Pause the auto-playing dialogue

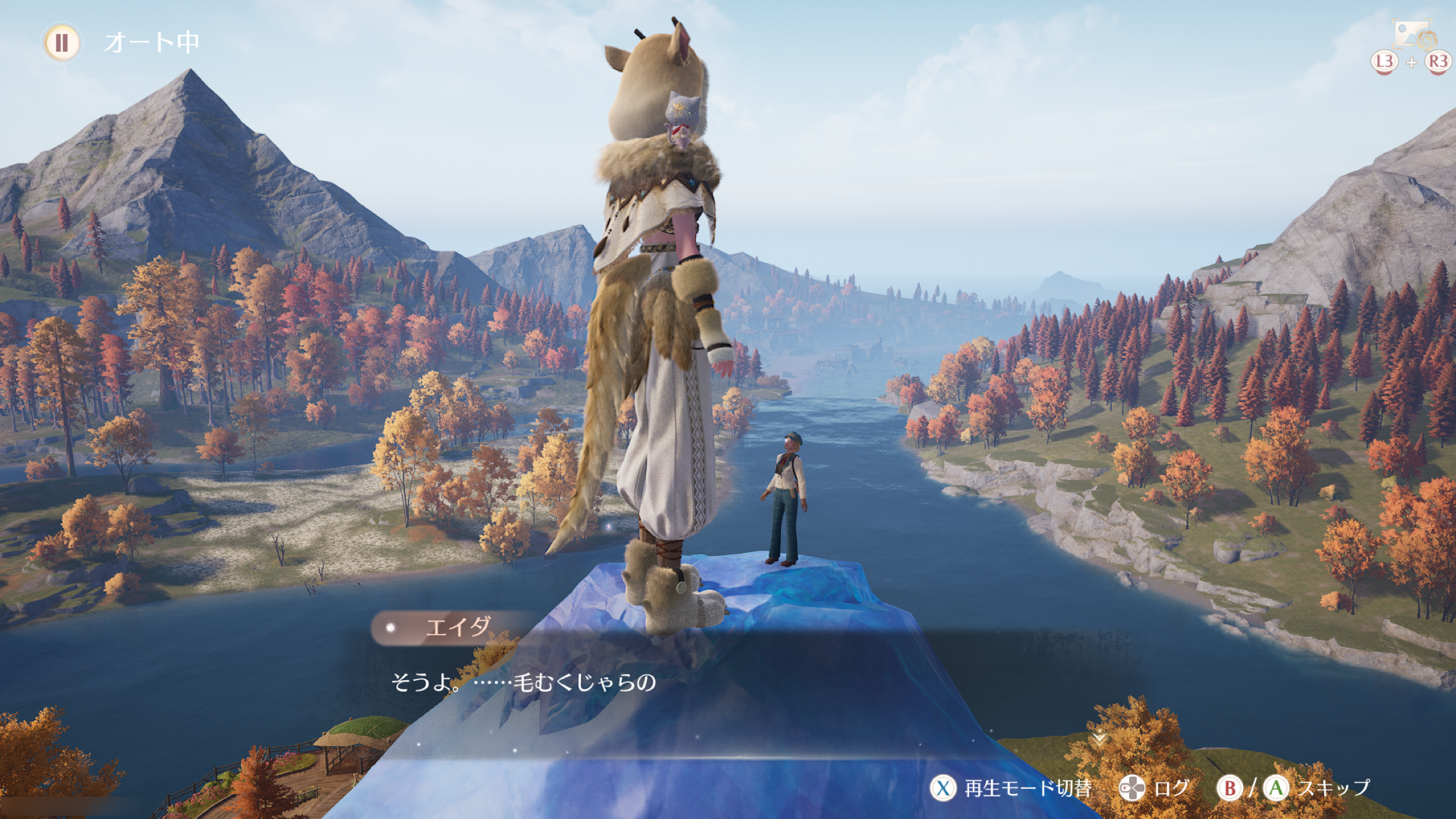[61, 43]
